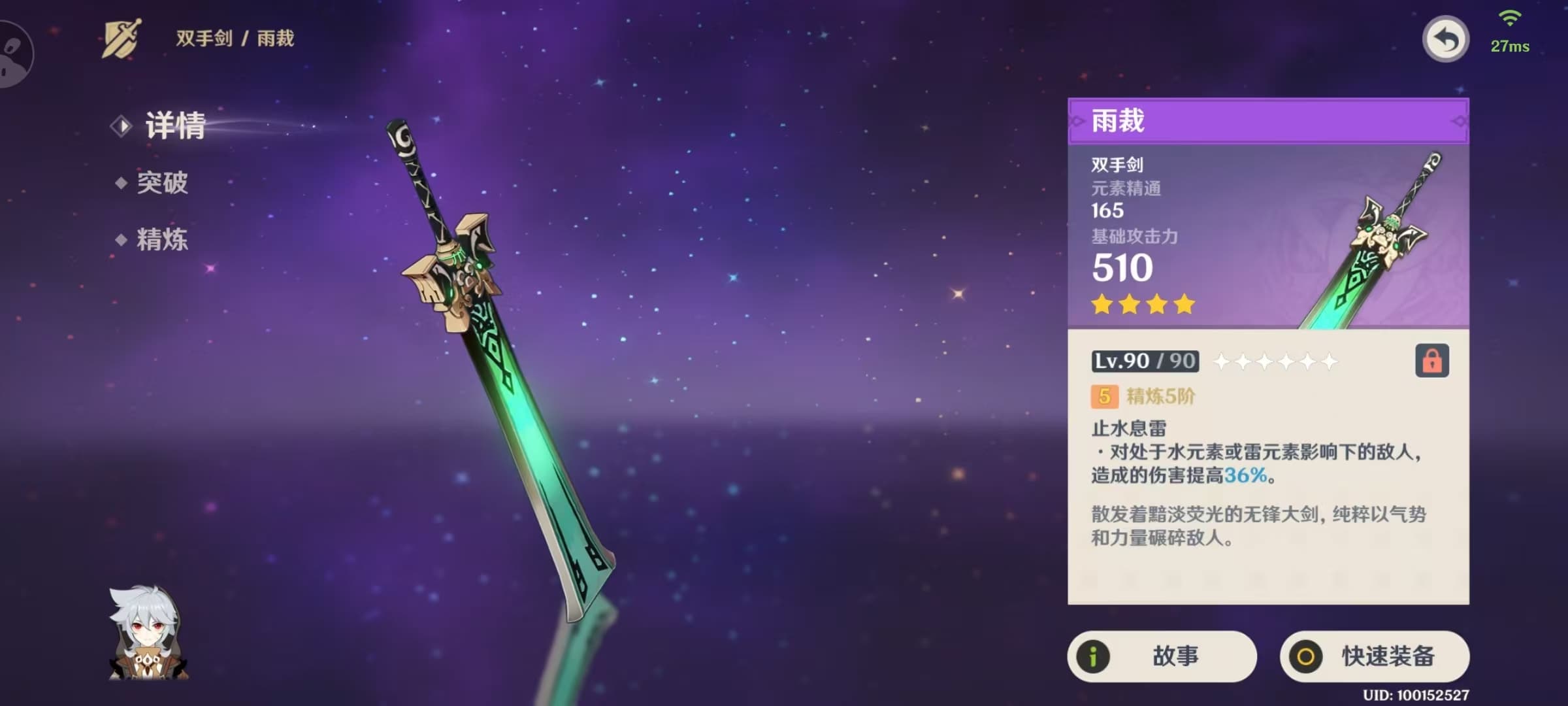Screen dimensions: 1568x706
Task: Open the 故事 story button
Action: pos(1162,656)
